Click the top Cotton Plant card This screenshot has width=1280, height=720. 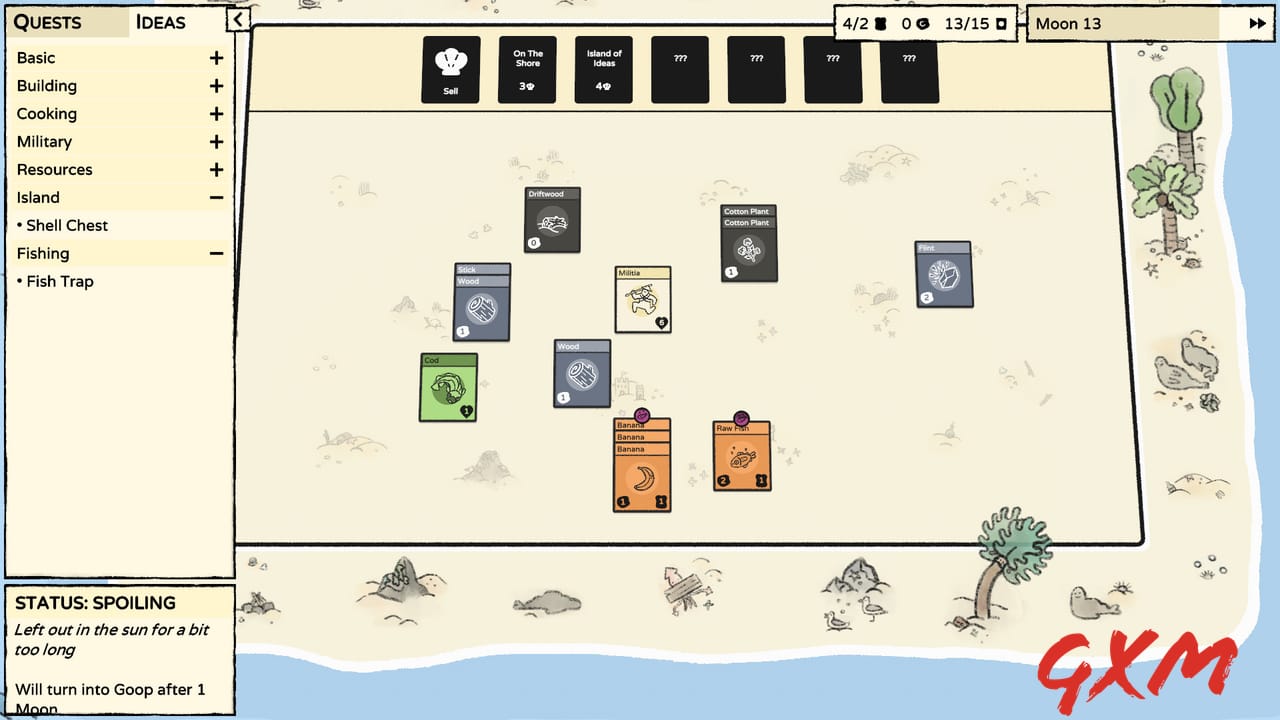tap(749, 213)
